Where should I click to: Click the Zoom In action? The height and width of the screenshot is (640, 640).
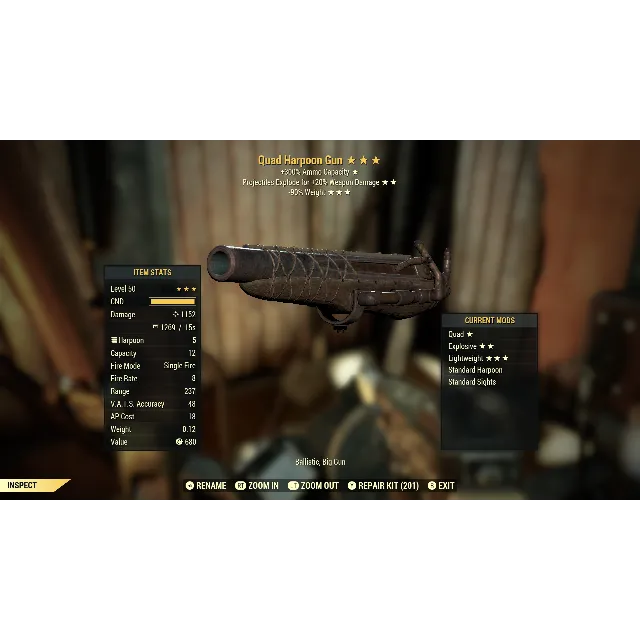[258, 486]
